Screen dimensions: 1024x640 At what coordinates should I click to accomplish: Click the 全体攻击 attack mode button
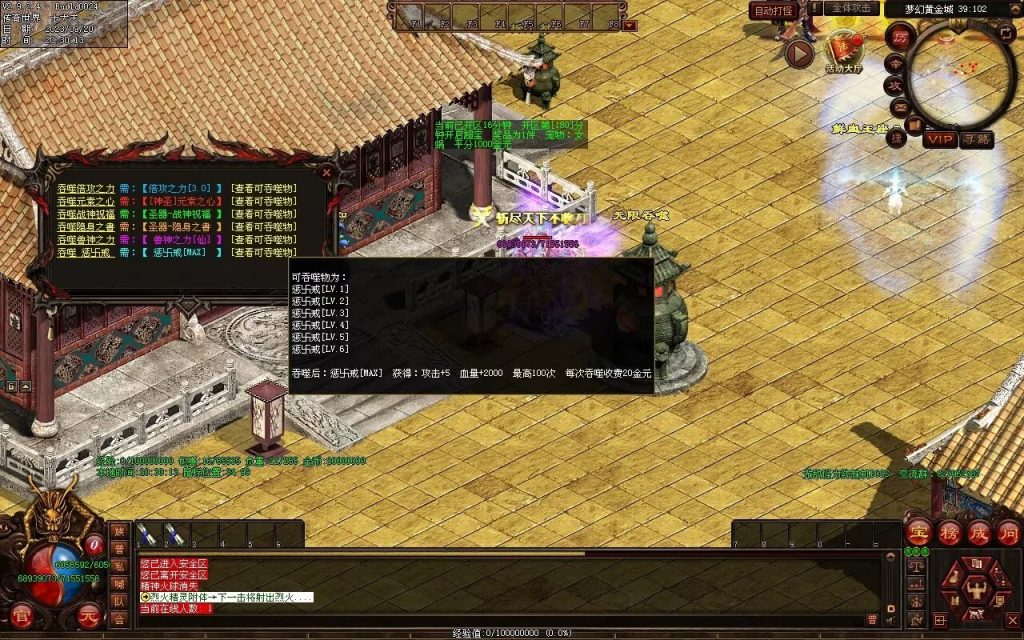pos(851,8)
